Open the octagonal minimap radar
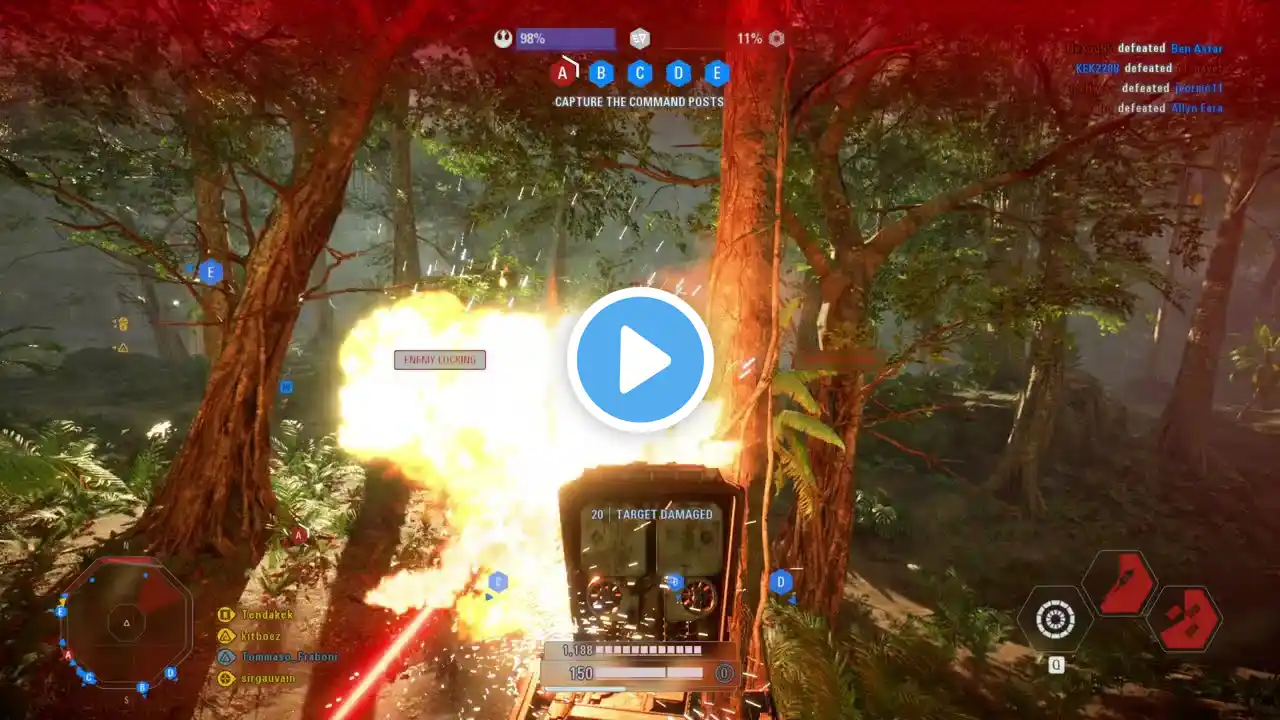Viewport: 1280px width, 720px height. 126,622
